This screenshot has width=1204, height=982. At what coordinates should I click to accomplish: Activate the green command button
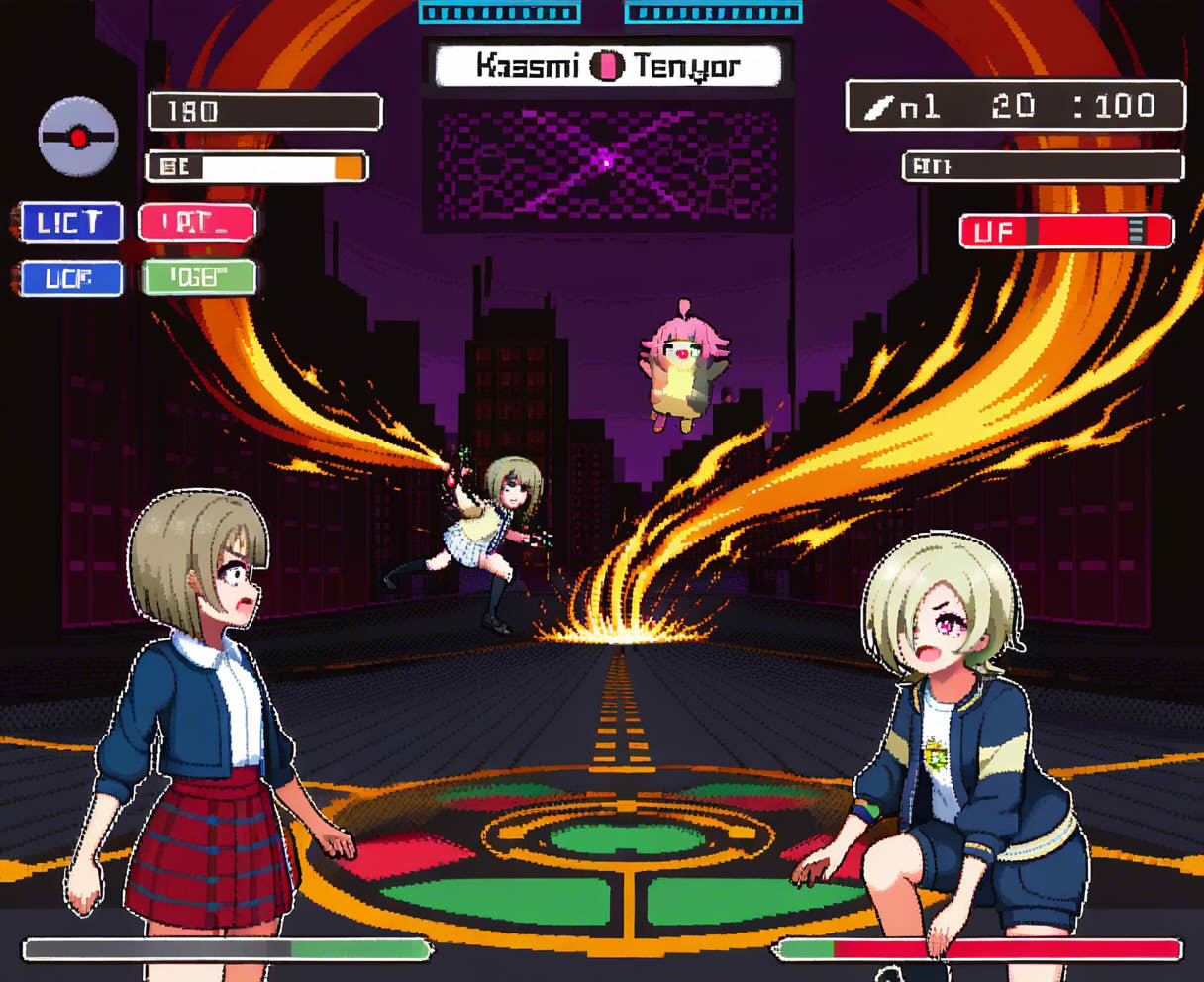(x=199, y=278)
